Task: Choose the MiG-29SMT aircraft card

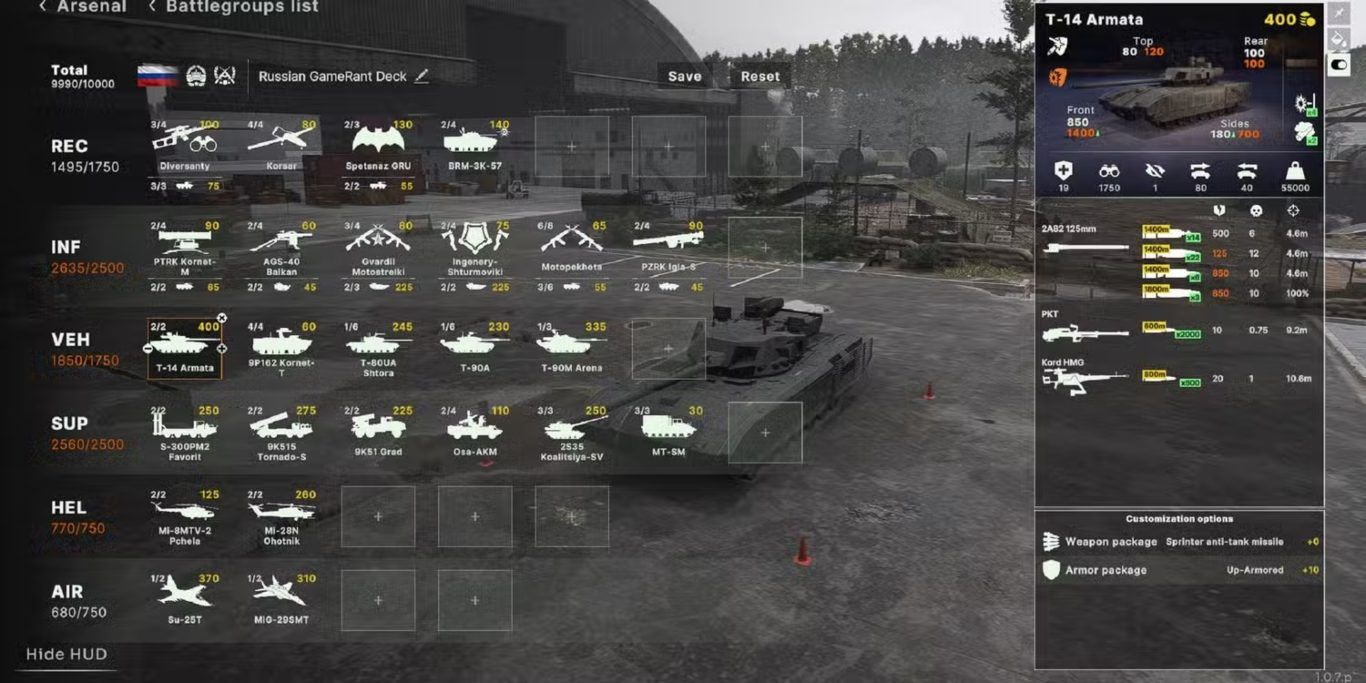Action: (281, 598)
